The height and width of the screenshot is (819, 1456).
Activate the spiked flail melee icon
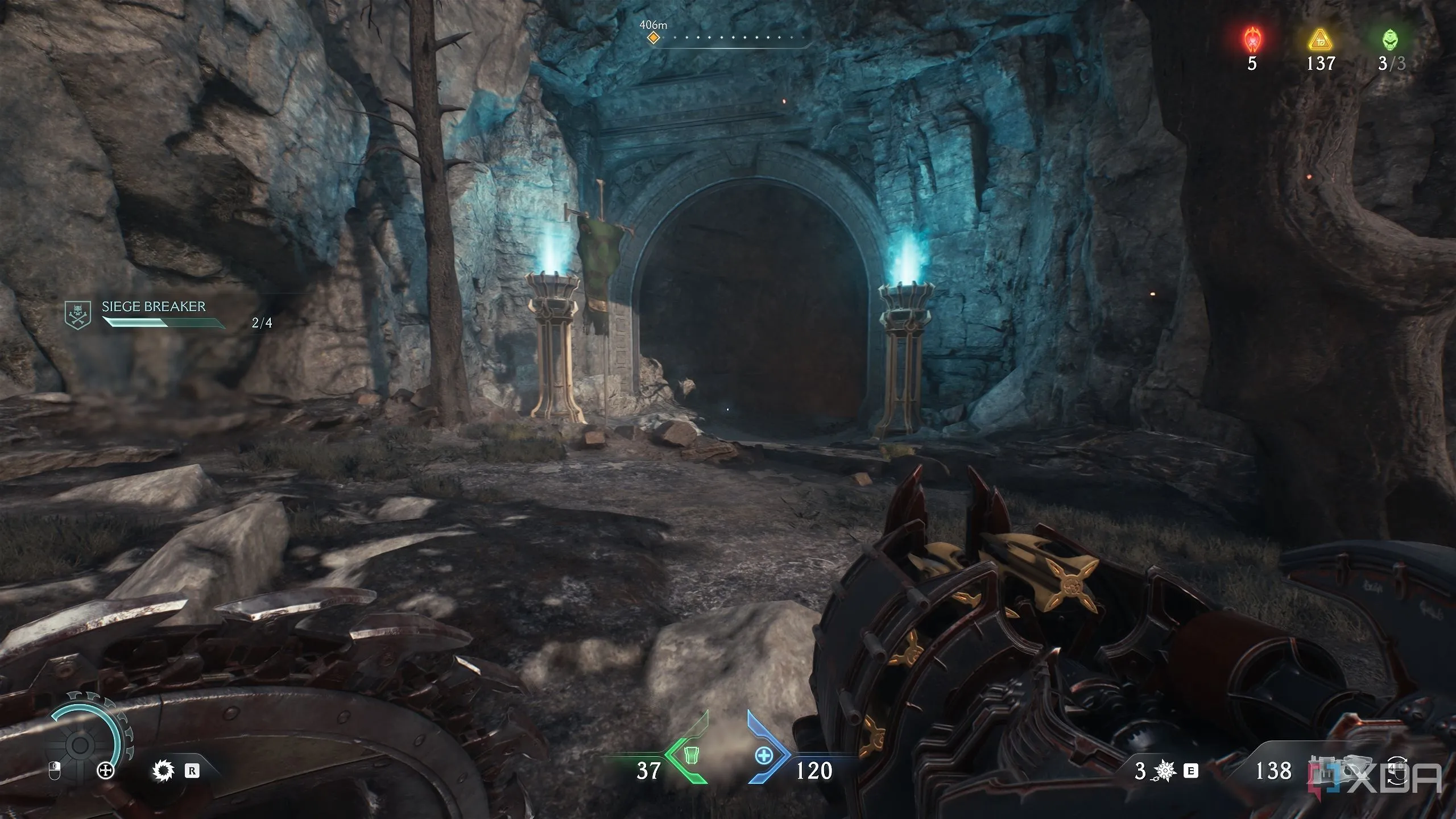(1165, 771)
